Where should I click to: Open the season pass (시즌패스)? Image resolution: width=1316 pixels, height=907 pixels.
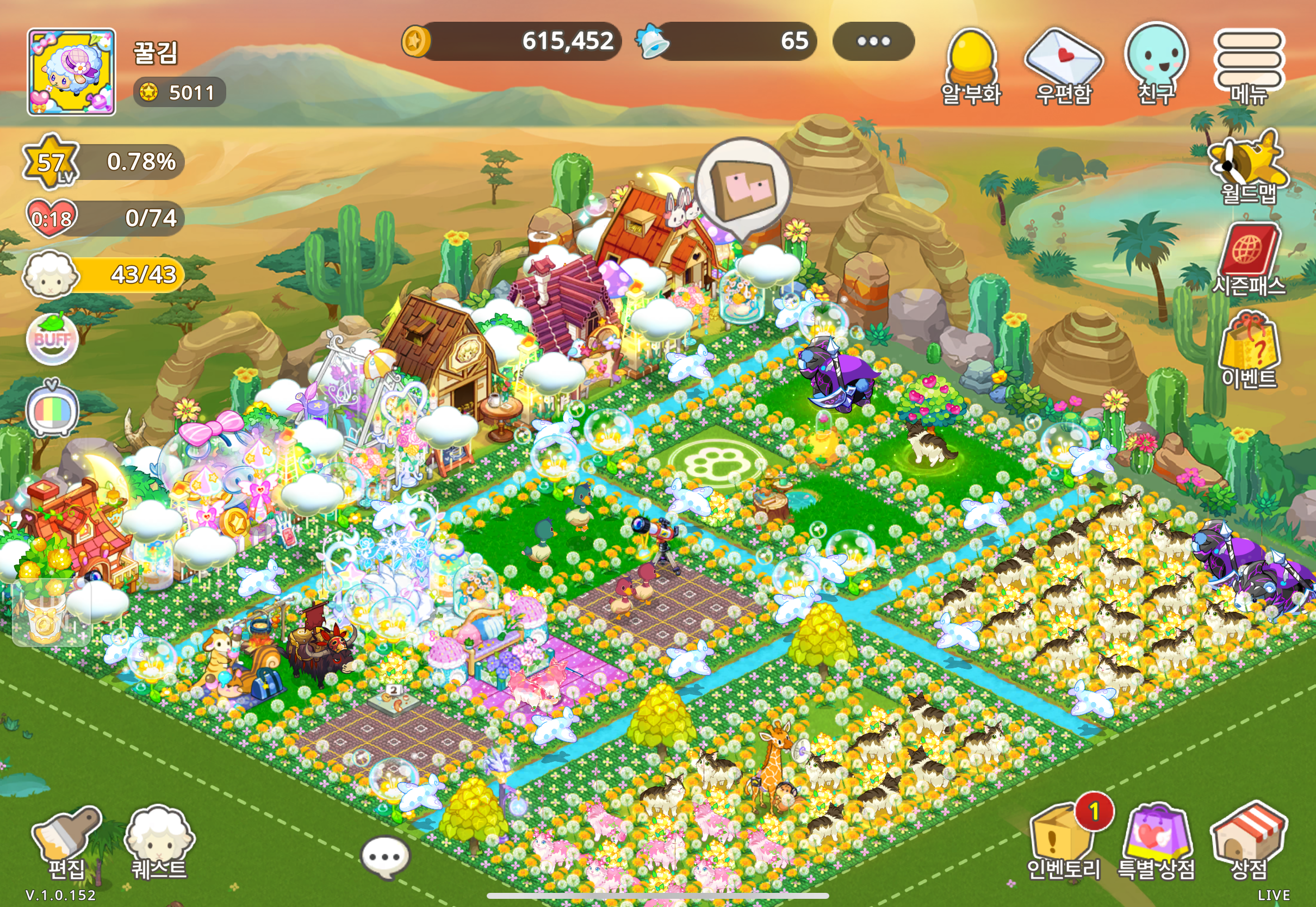point(1249,259)
